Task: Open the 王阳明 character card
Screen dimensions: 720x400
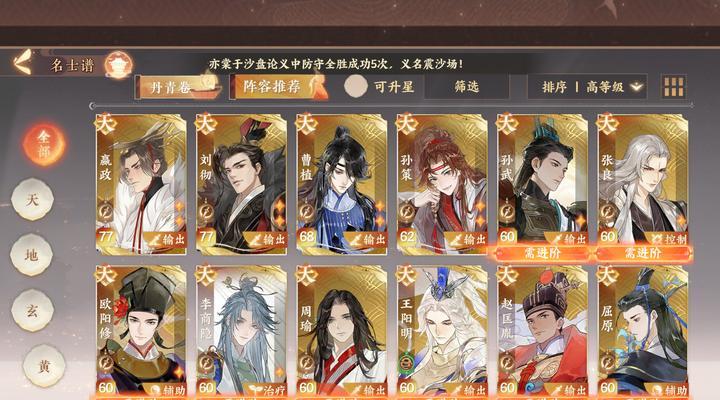Action: point(442,332)
